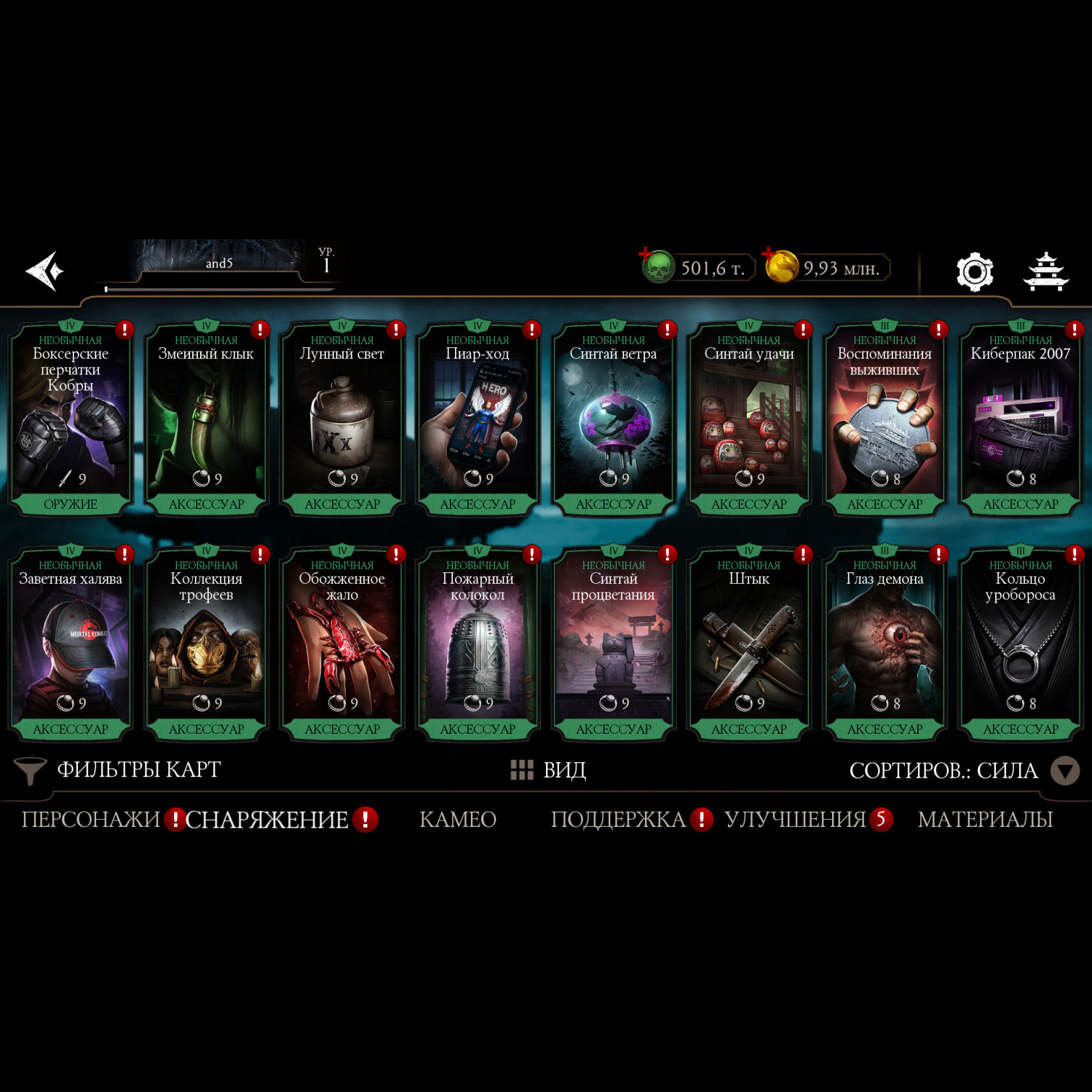Go back using the arrow button
Image resolution: width=1092 pixels, height=1092 pixels.
45,271
